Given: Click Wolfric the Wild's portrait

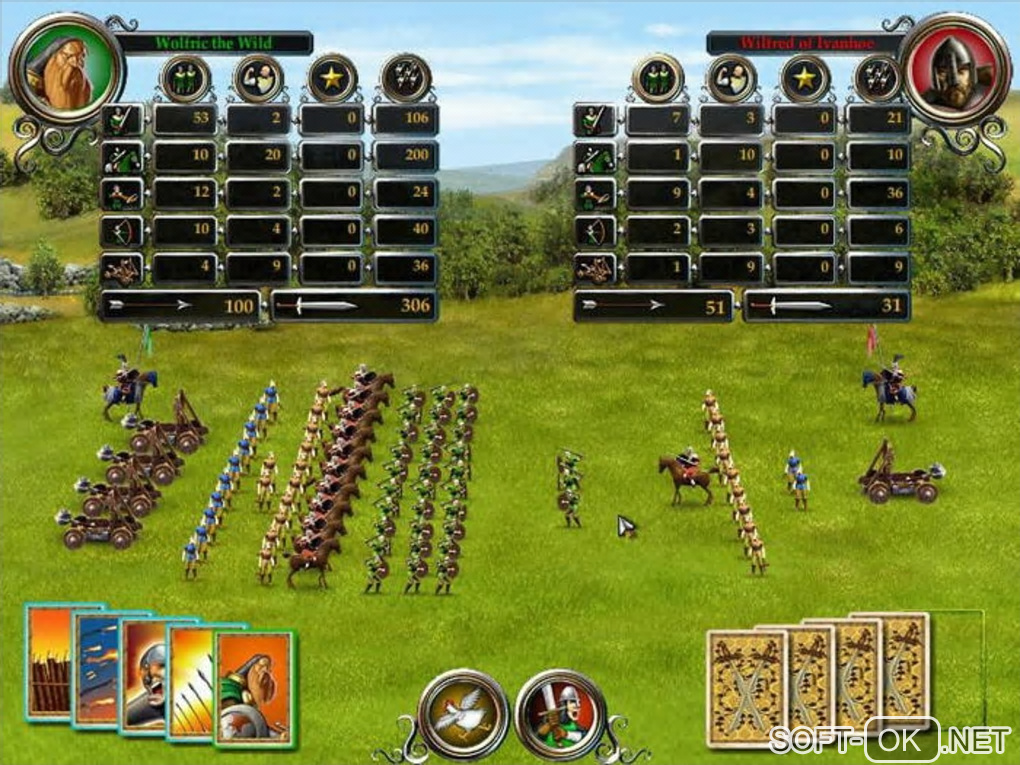Looking at the screenshot, I should [66, 68].
